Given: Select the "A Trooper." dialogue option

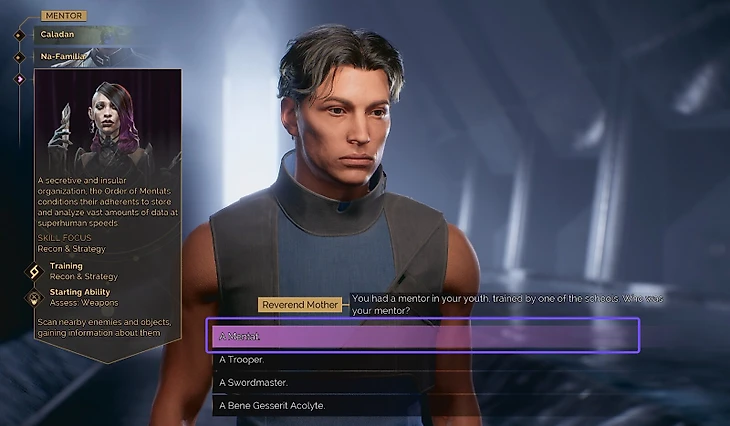Looking at the screenshot, I should [x=422, y=359].
